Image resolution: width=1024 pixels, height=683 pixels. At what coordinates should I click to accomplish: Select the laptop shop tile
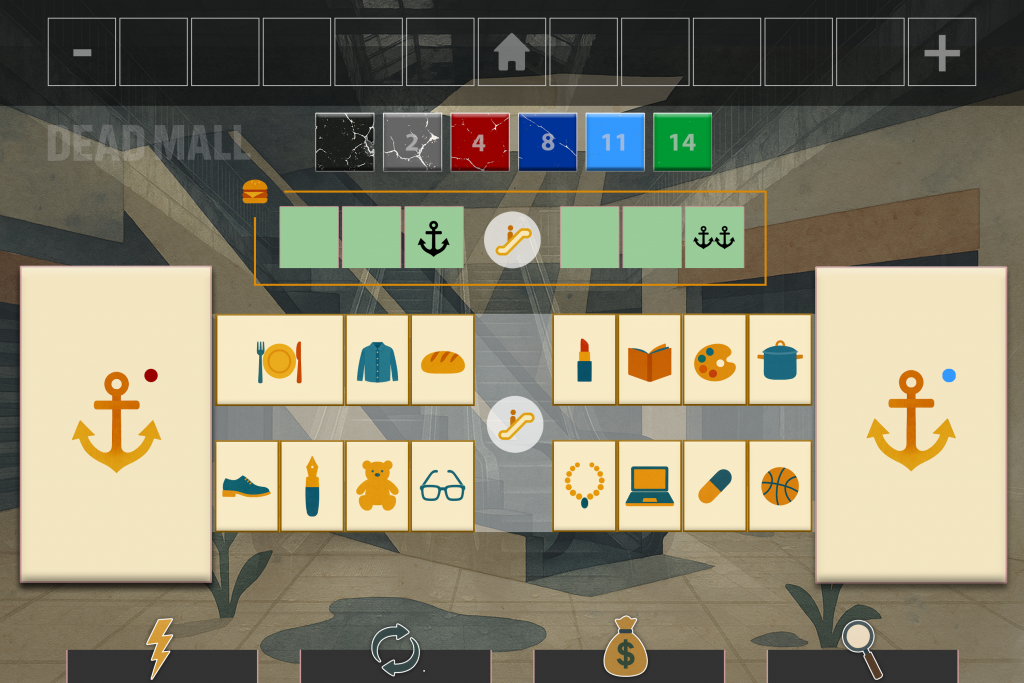point(650,486)
